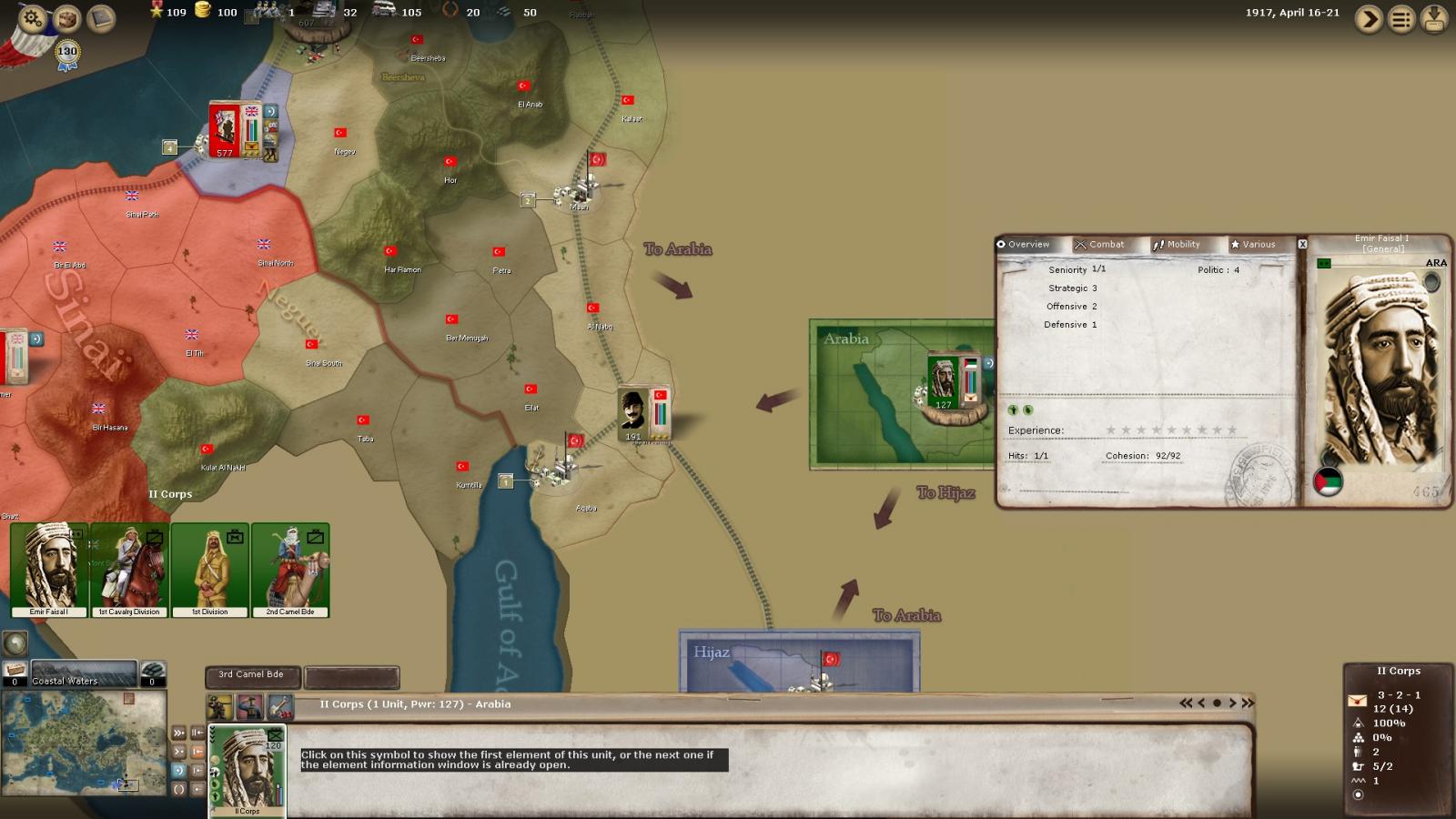1456x819 pixels.
Task: Open the gear options menu
Action: click(33, 17)
